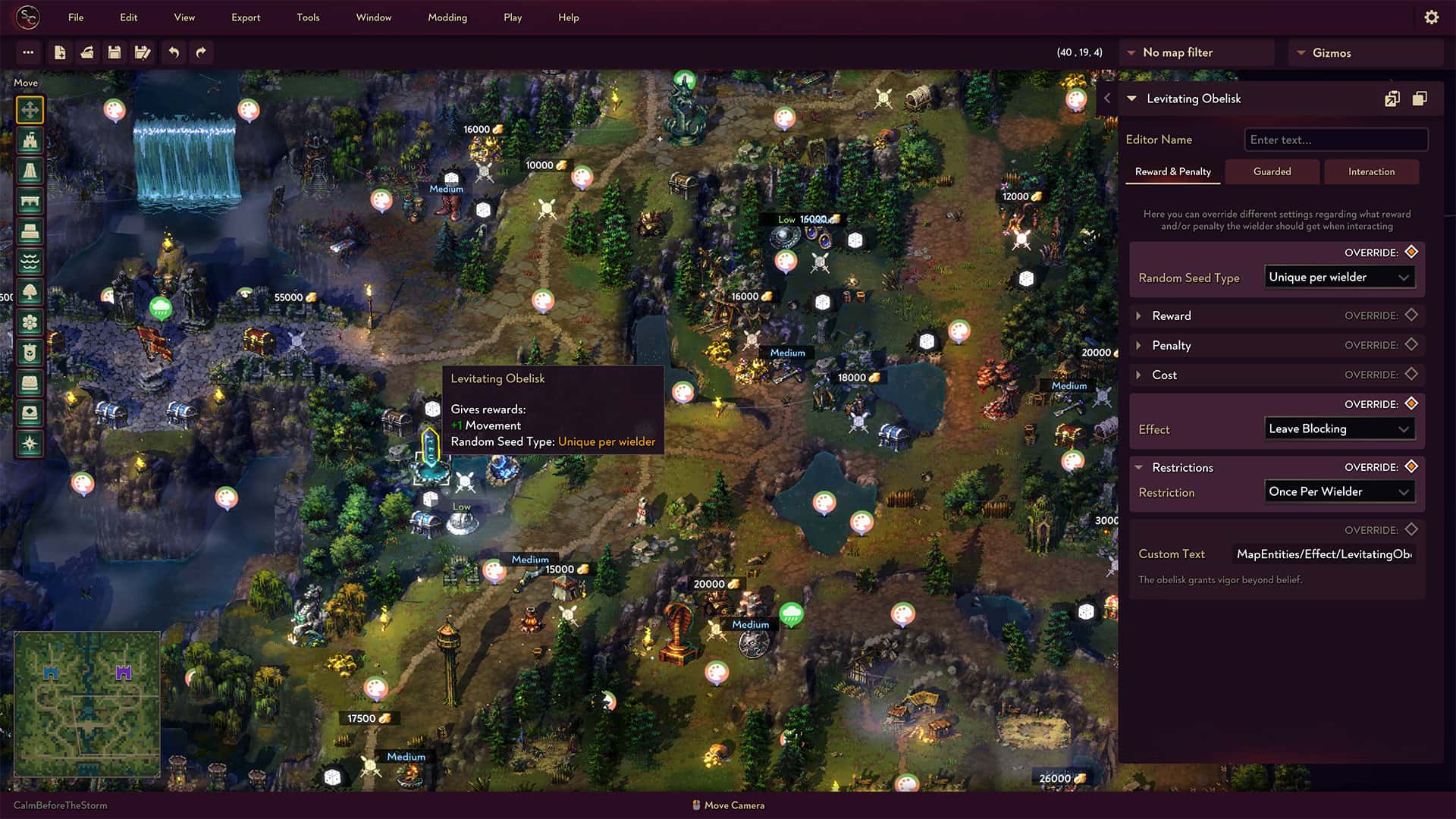Select the Move tool

pos(29,108)
